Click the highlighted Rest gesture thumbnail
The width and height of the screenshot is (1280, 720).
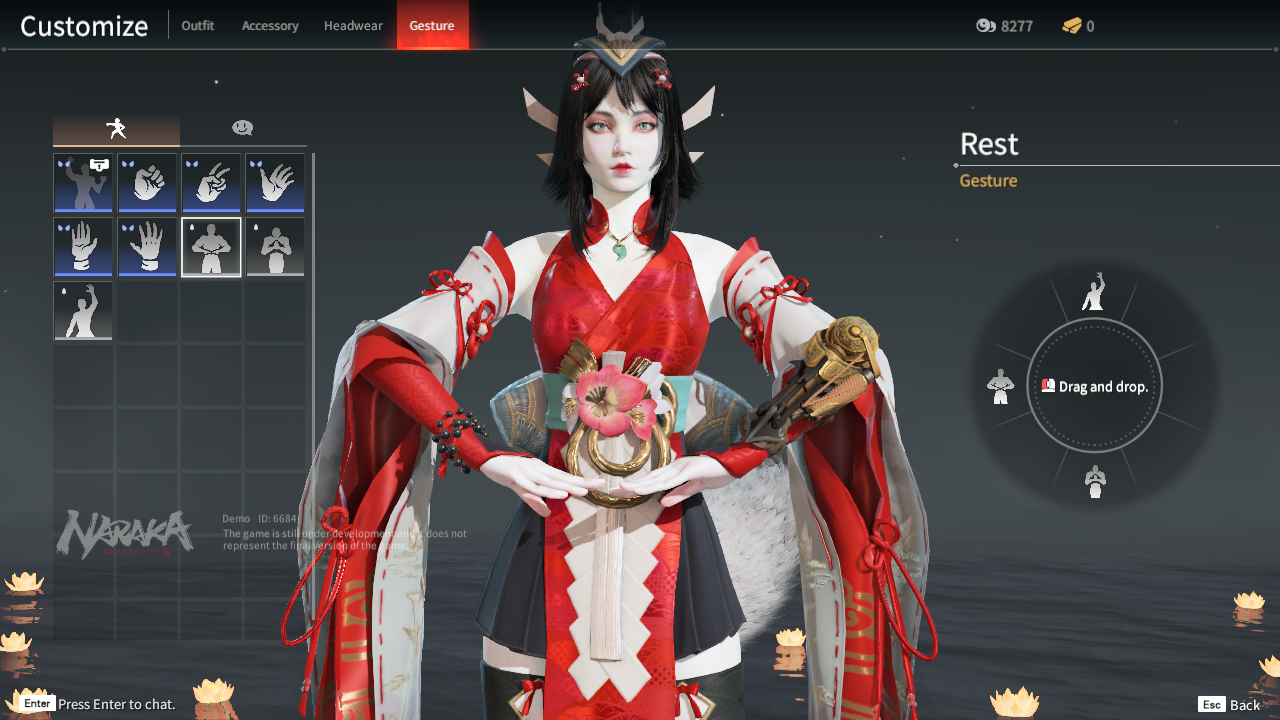211,246
